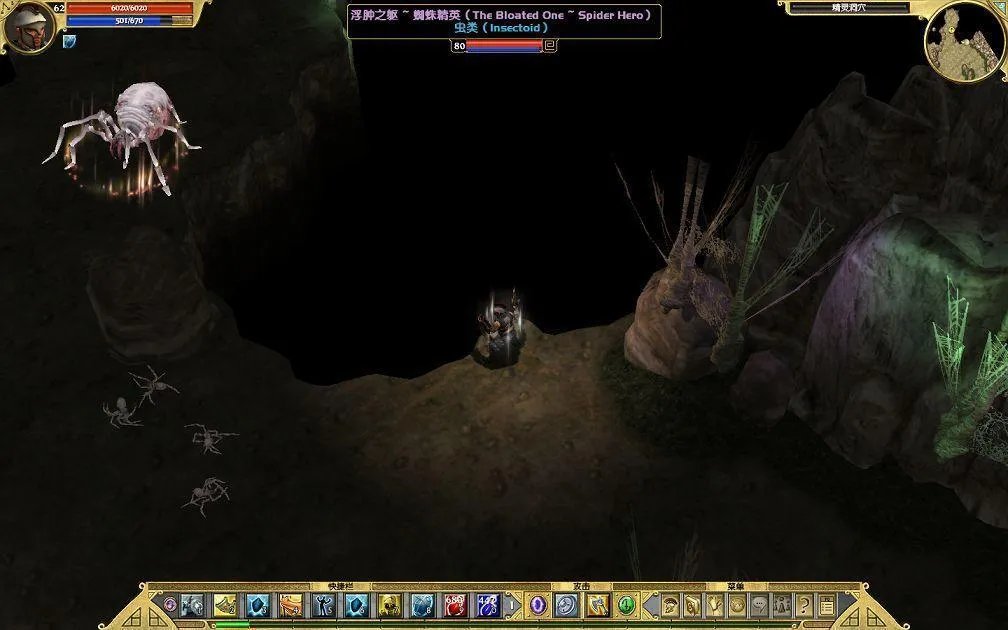
Task: Trigger the glowing figure skill in slot 5
Action: point(324,605)
